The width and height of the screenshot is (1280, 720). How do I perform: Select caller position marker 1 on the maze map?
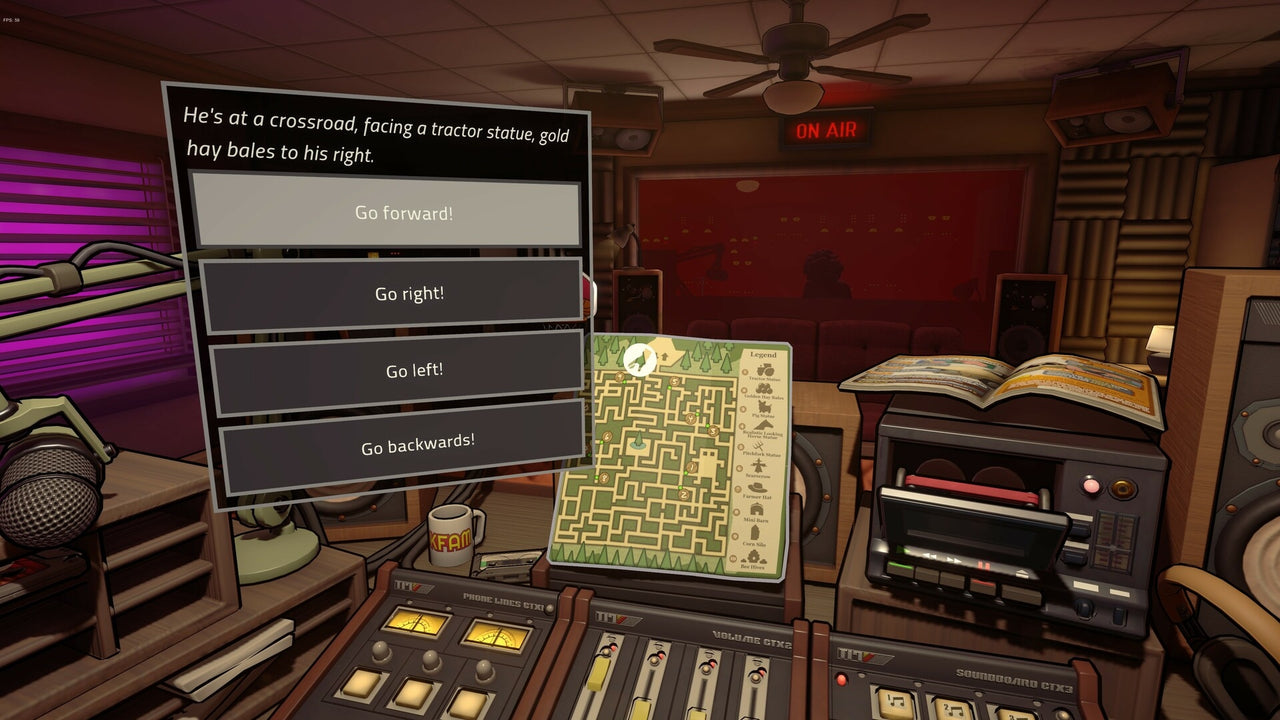pos(690,466)
